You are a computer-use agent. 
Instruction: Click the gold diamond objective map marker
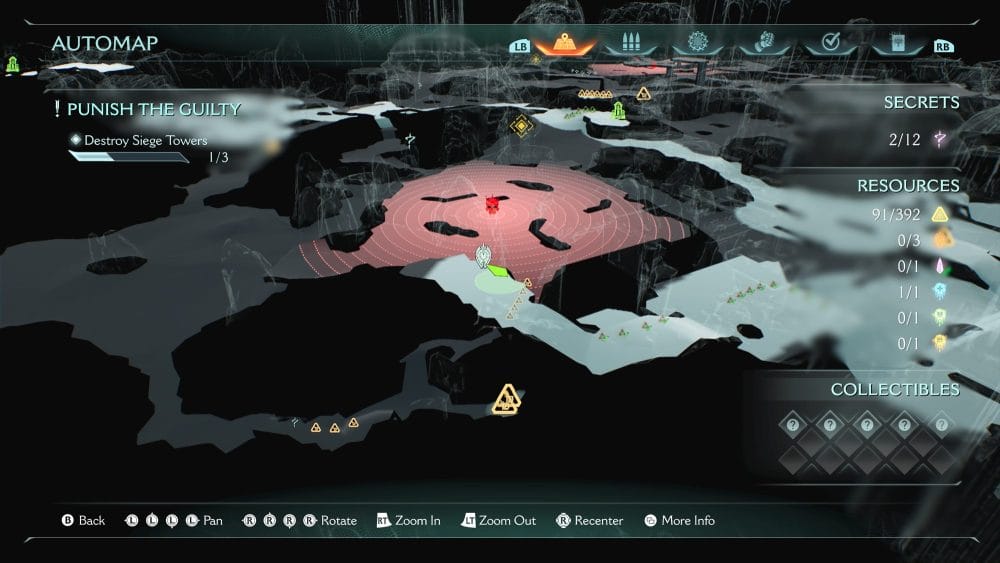521,126
